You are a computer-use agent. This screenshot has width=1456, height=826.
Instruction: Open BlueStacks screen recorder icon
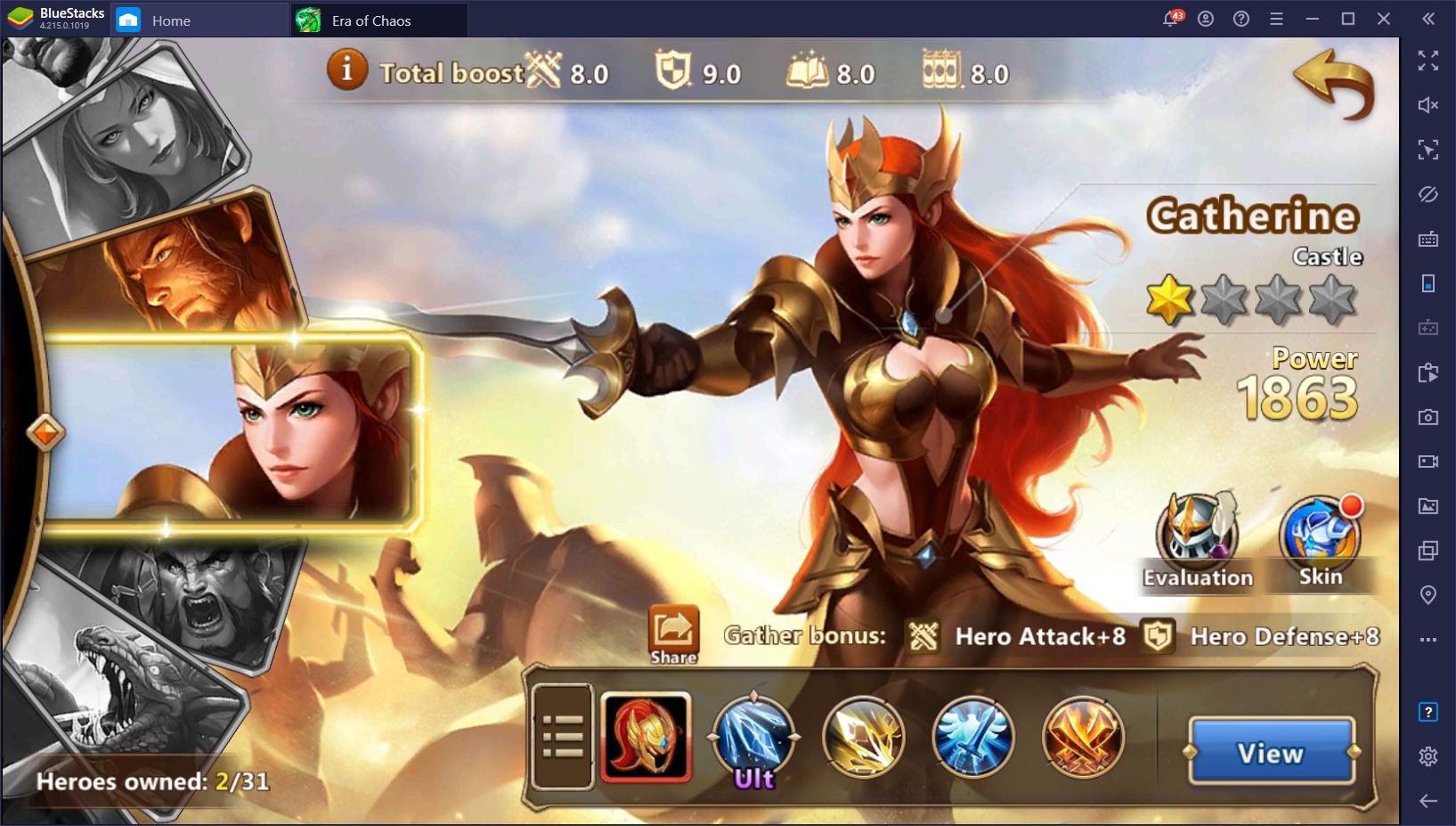[x=1428, y=461]
